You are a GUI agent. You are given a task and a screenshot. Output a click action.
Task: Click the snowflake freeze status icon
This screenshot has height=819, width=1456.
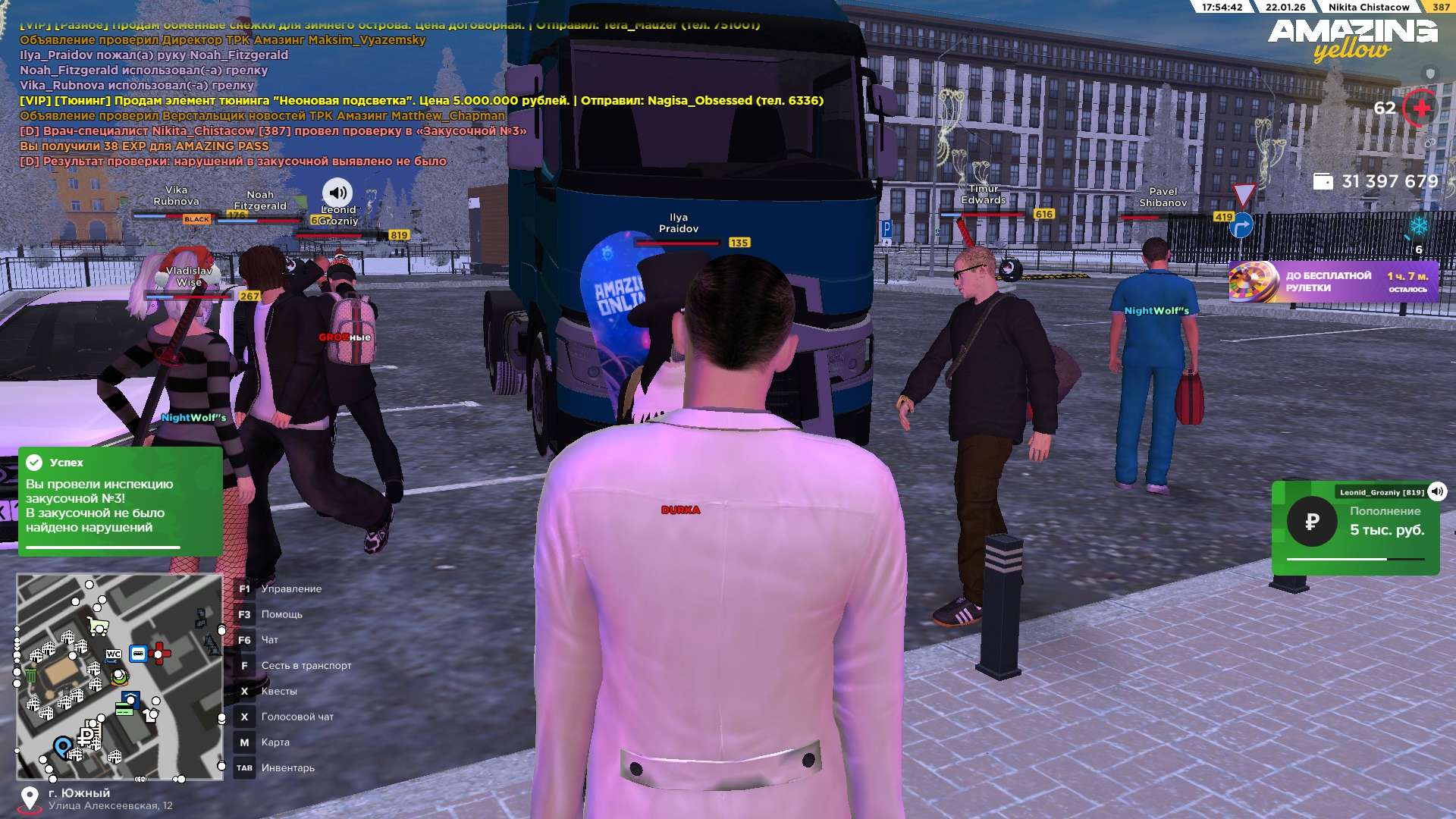click(x=1419, y=226)
